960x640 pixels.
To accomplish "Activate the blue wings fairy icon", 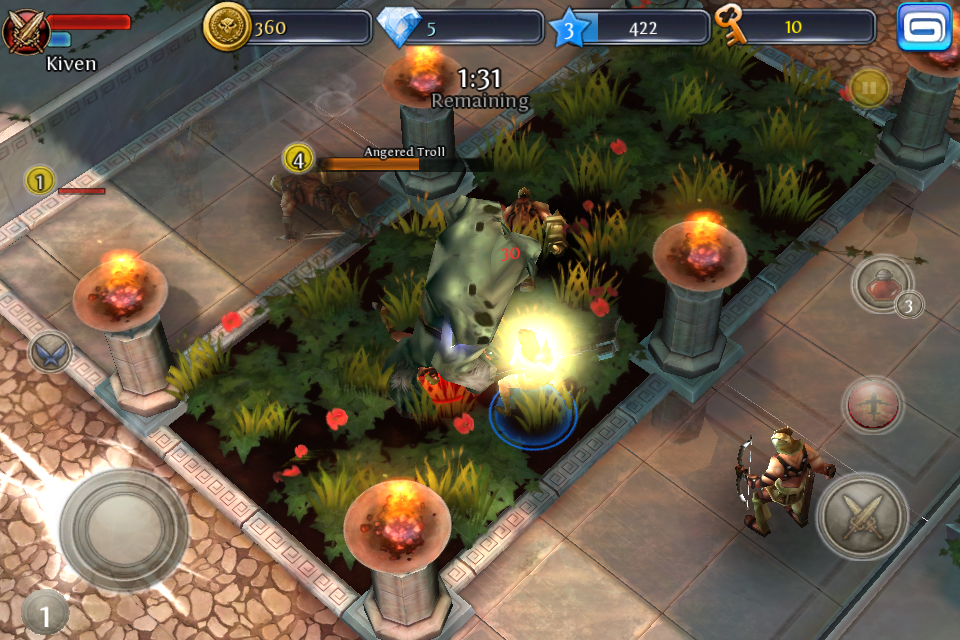I will (49, 352).
